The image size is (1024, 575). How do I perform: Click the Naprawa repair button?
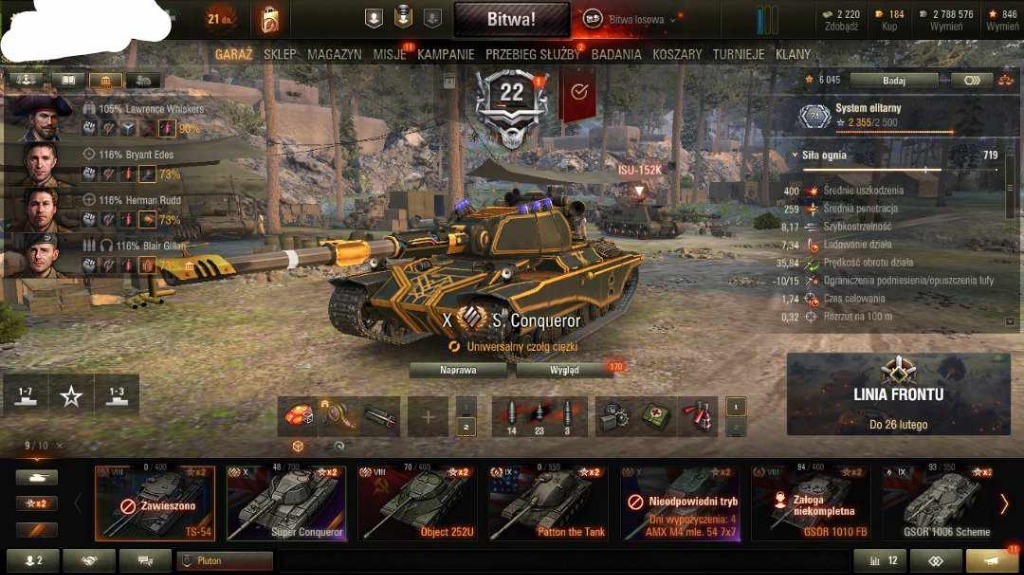point(459,369)
